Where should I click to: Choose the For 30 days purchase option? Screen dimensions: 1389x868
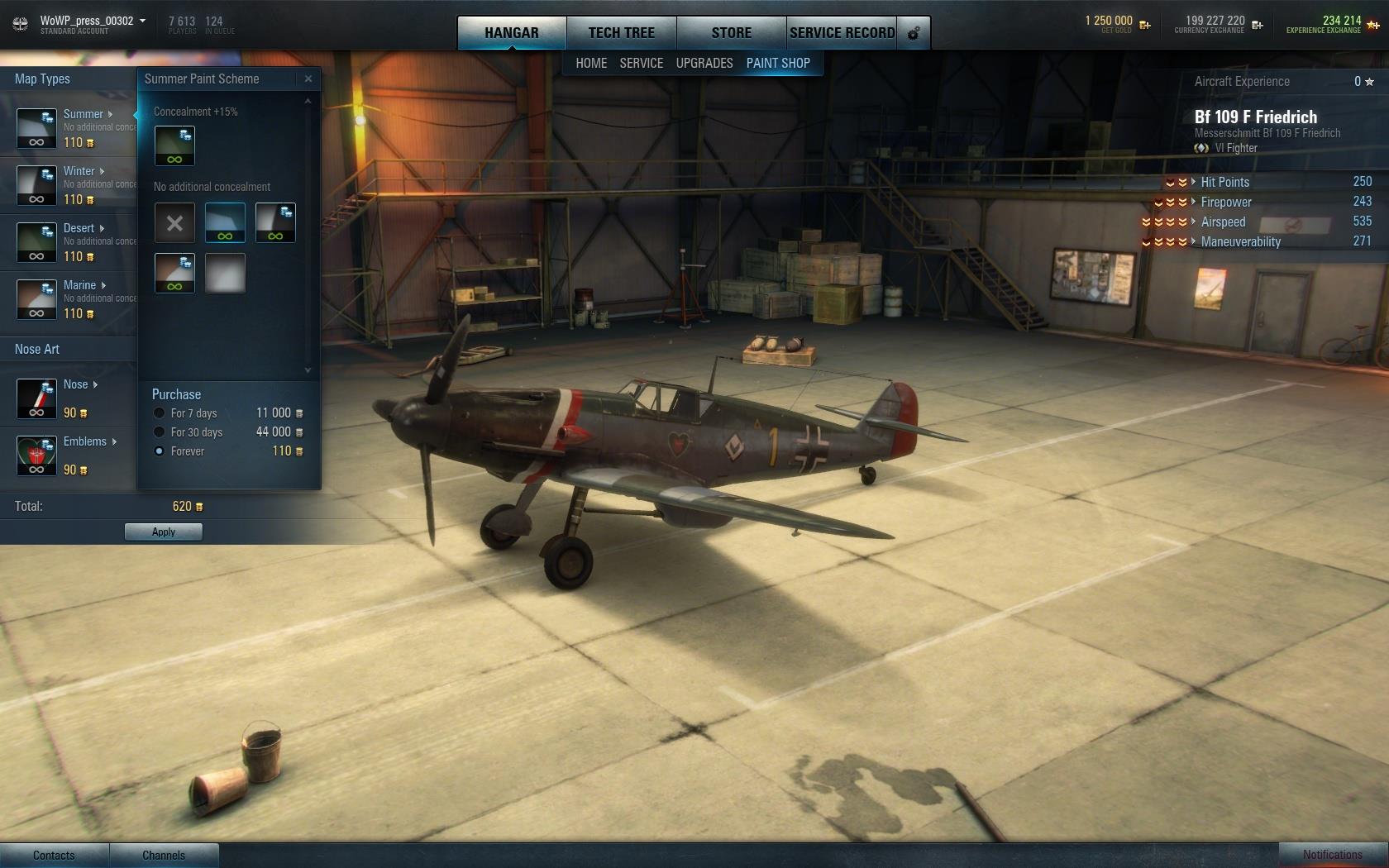click(160, 432)
